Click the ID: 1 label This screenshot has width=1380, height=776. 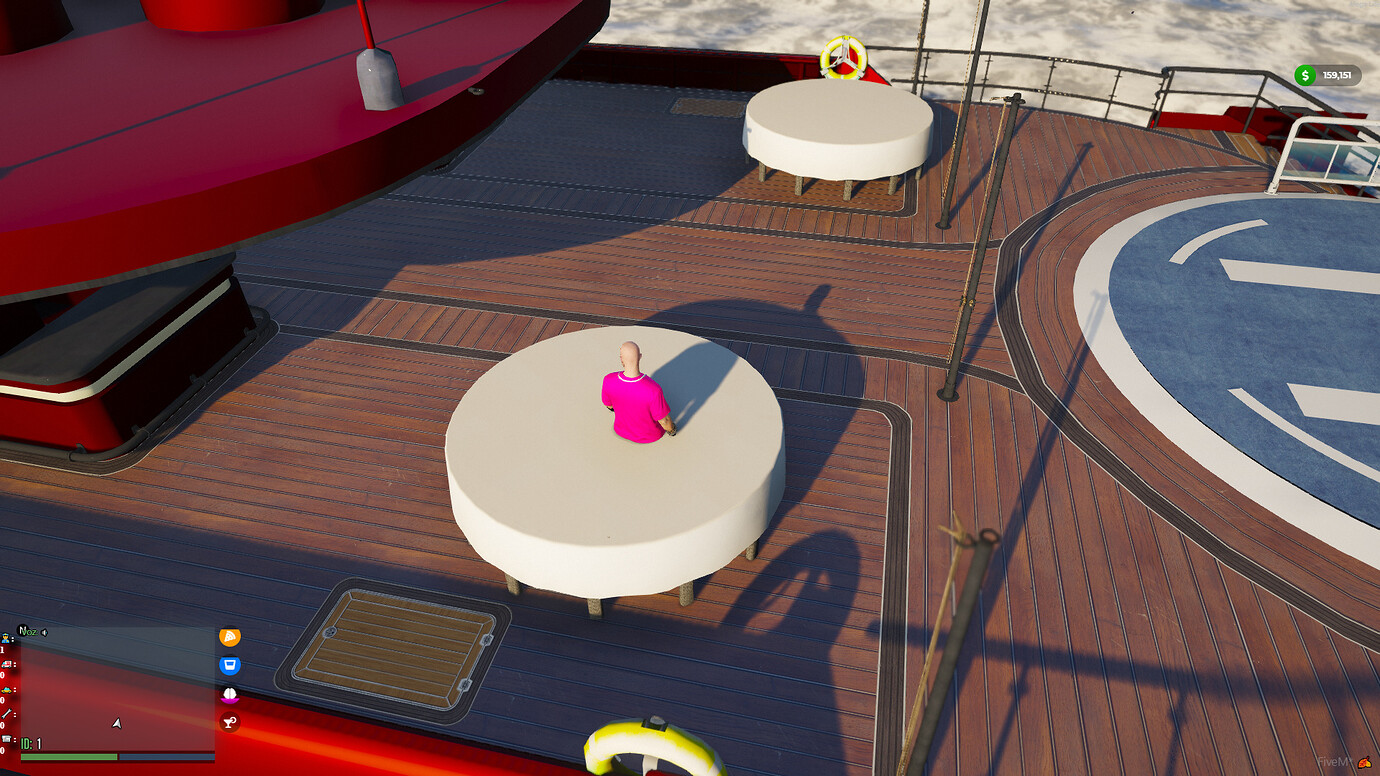pyautogui.click(x=30, y=744)
